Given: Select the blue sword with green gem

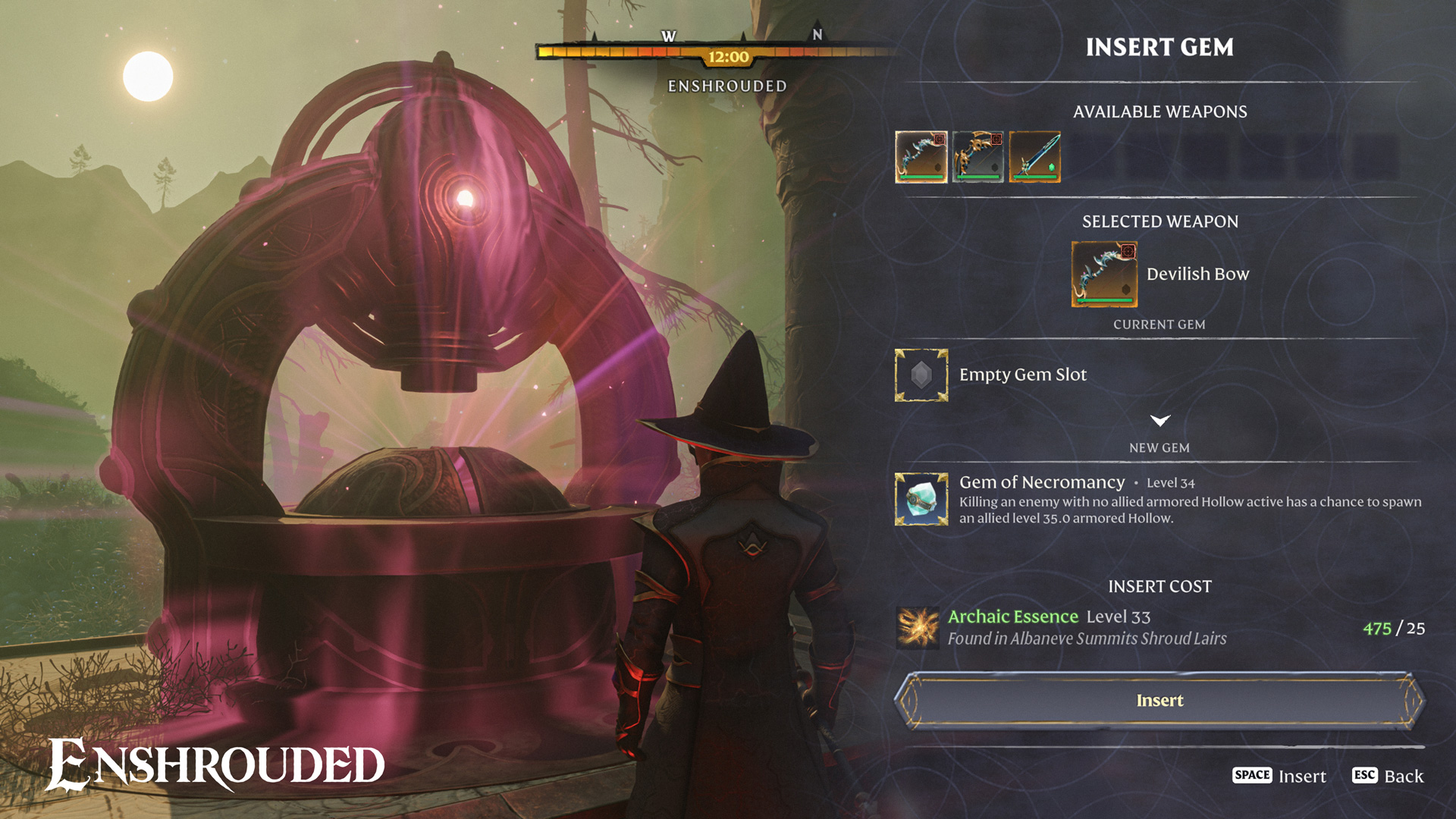Looking at the screenshot, I should pos(1034,157).
